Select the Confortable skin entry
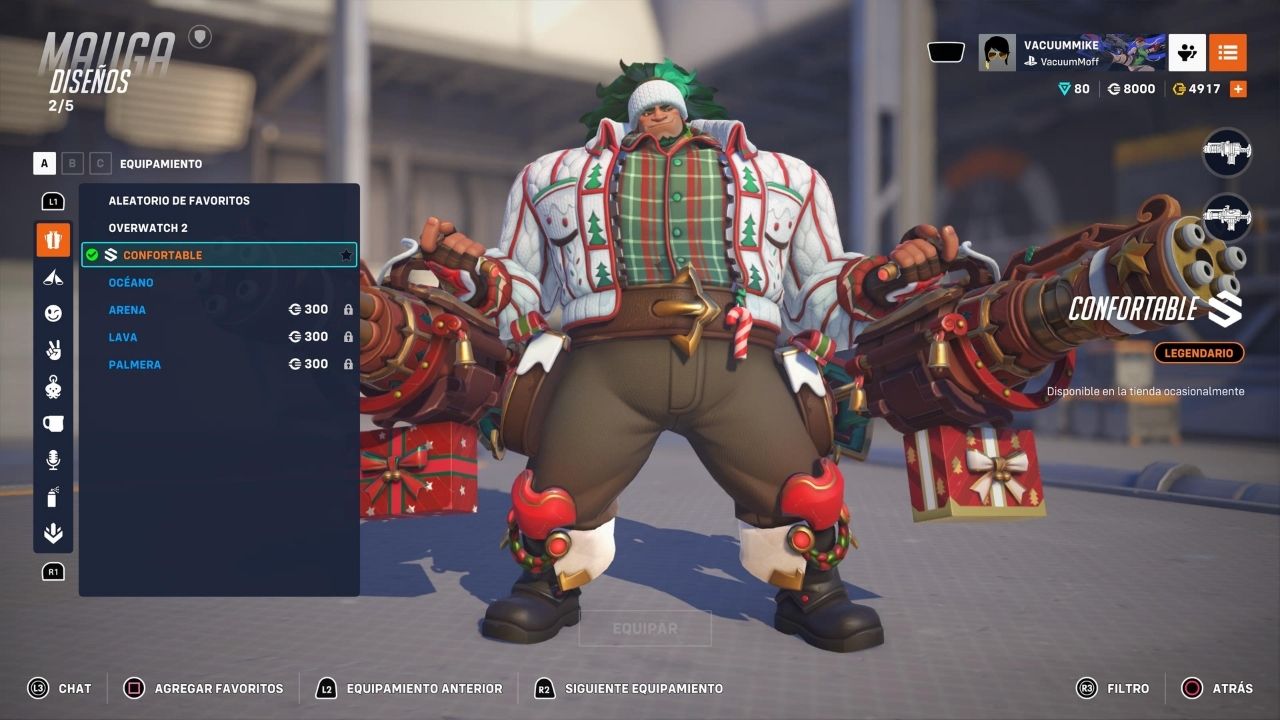This screenshot has width=1280, height=720. click(x=162, y=255)
